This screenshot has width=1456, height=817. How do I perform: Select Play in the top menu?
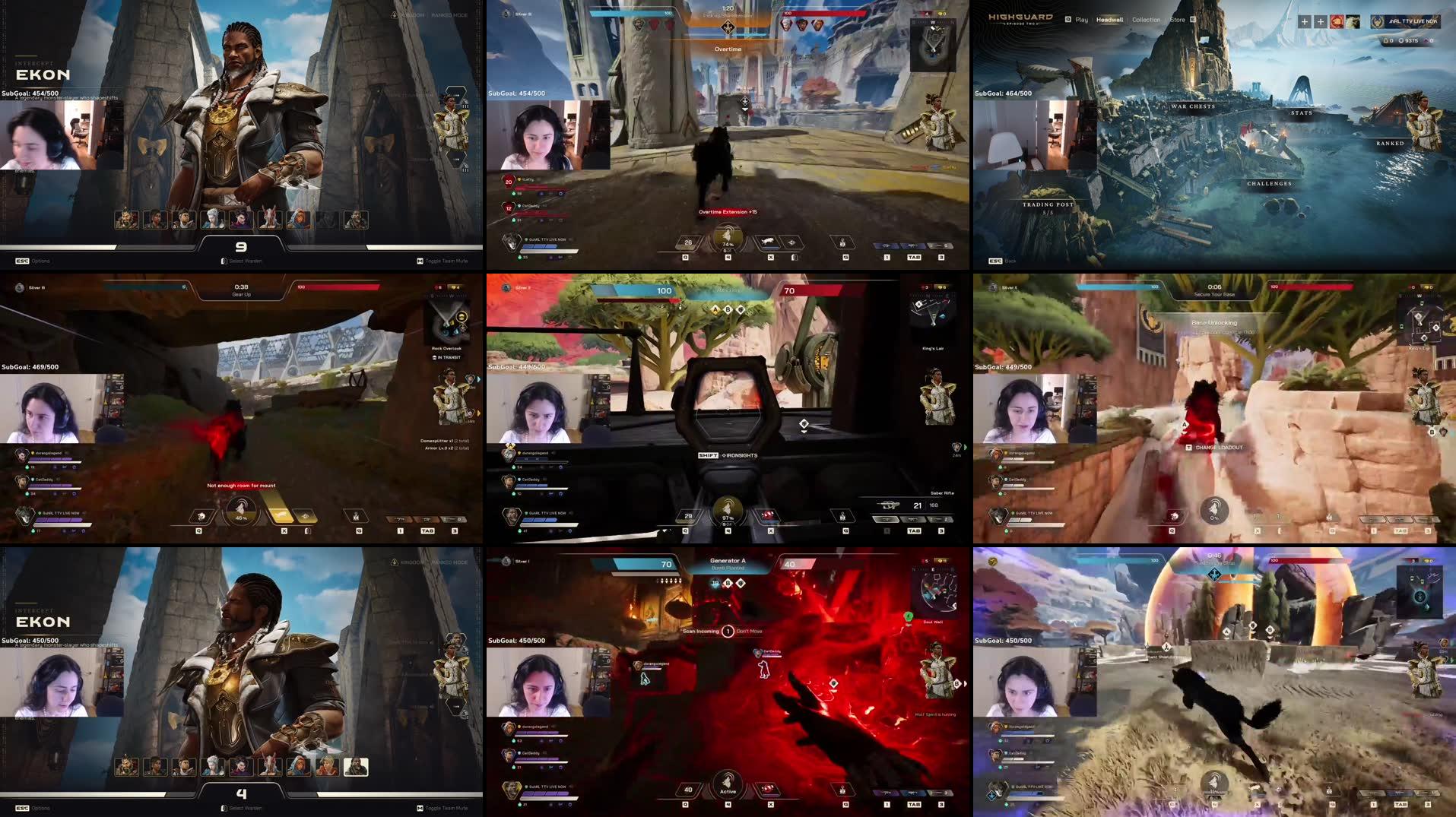pos(1080,19)
